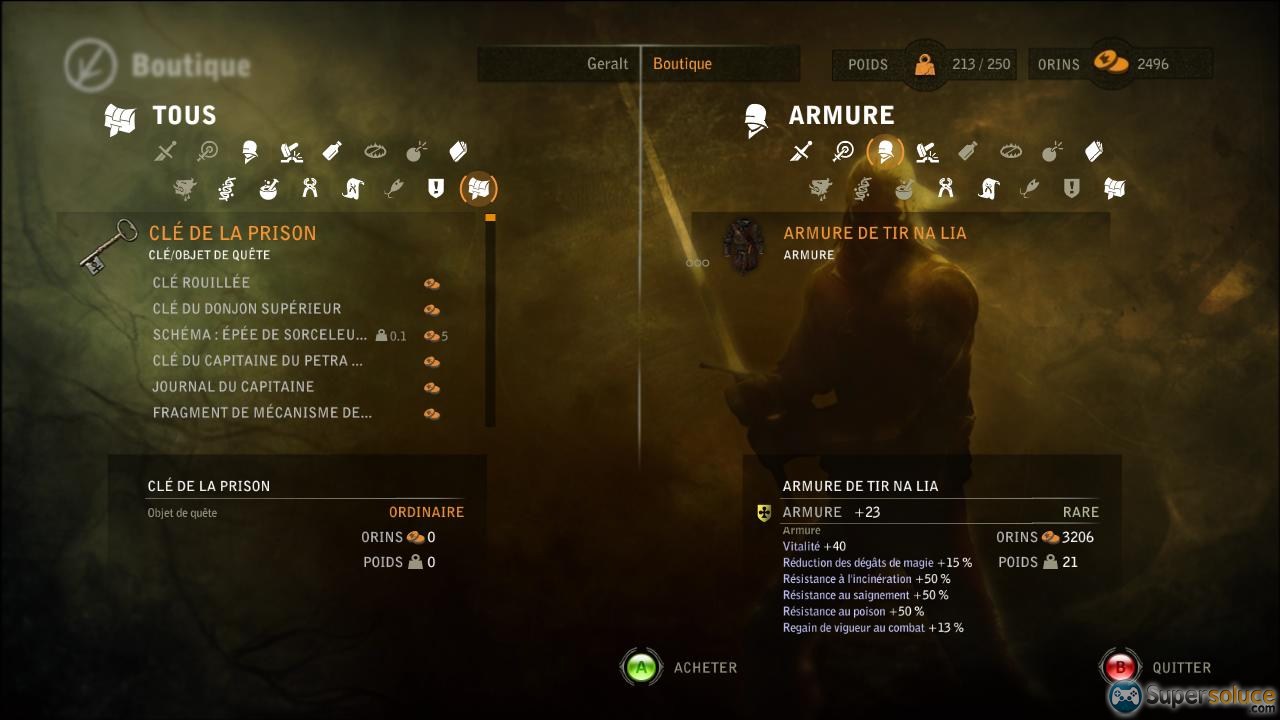Select Journal du capitaine in inventory

pyautogui.click(x=233, y=387)
